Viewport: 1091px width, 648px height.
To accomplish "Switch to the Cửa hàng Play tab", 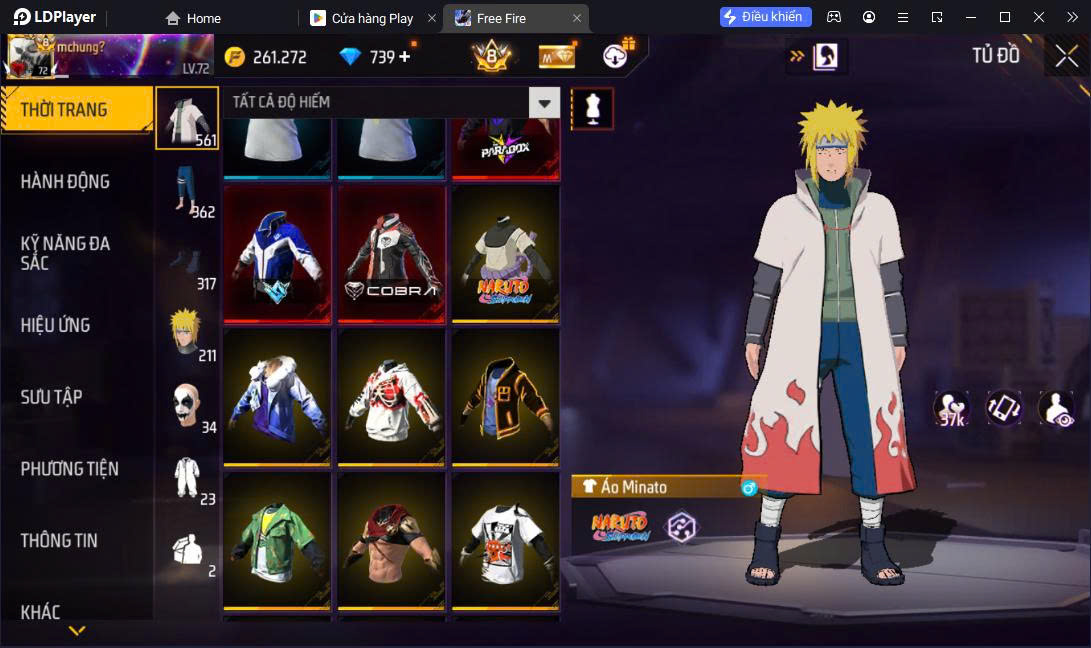I will (372, 18).
